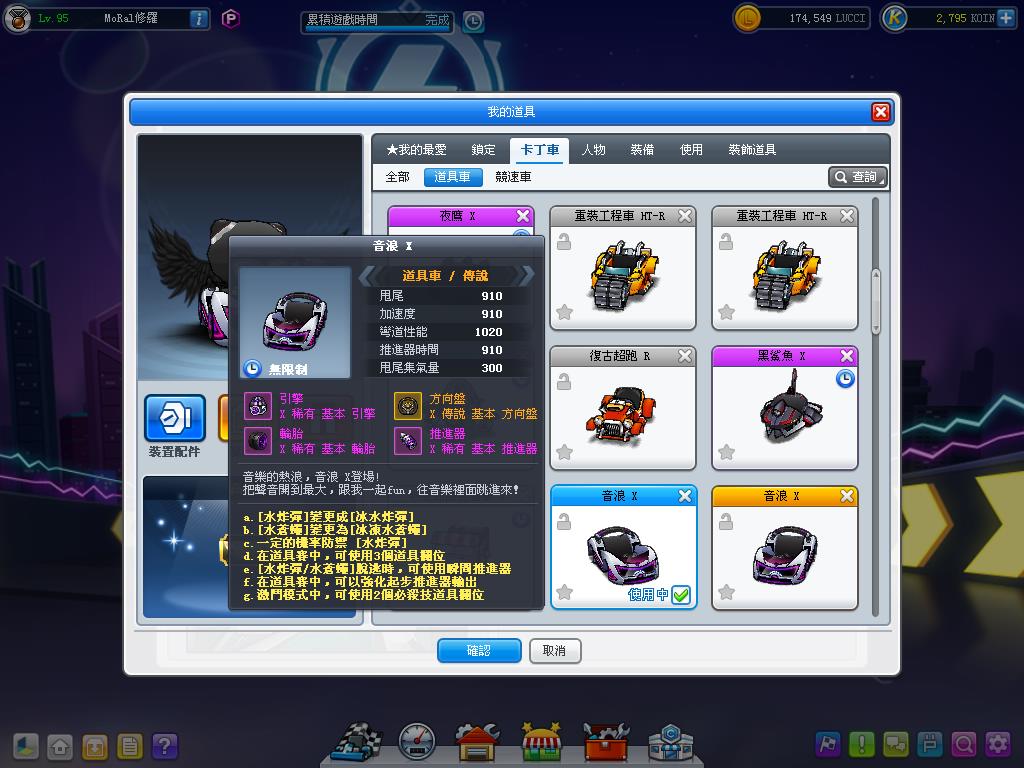Click the blue info icon beside player name
The image size is (1024, 768).
pos(198,18)
